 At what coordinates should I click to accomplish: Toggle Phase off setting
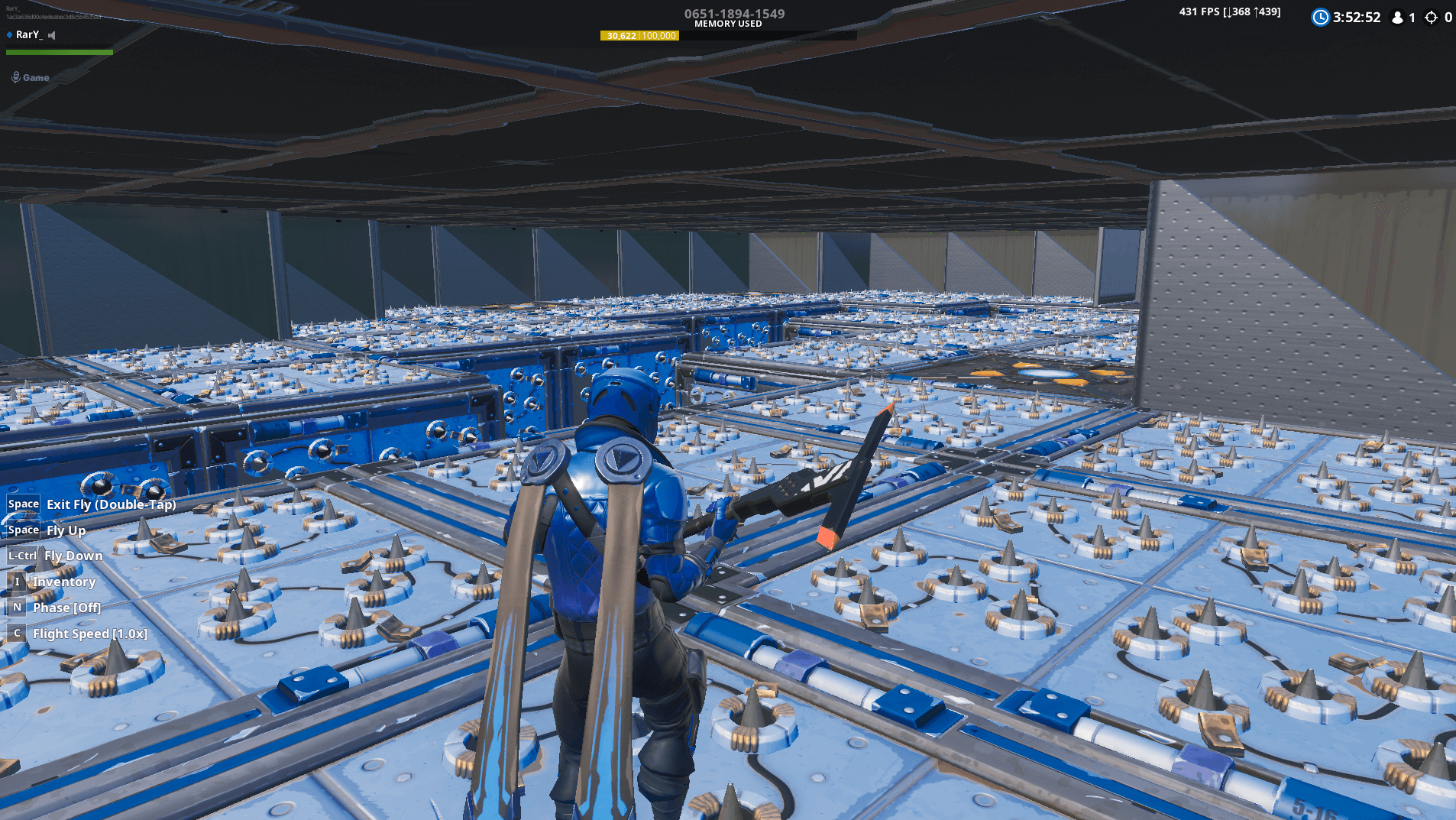67,608
